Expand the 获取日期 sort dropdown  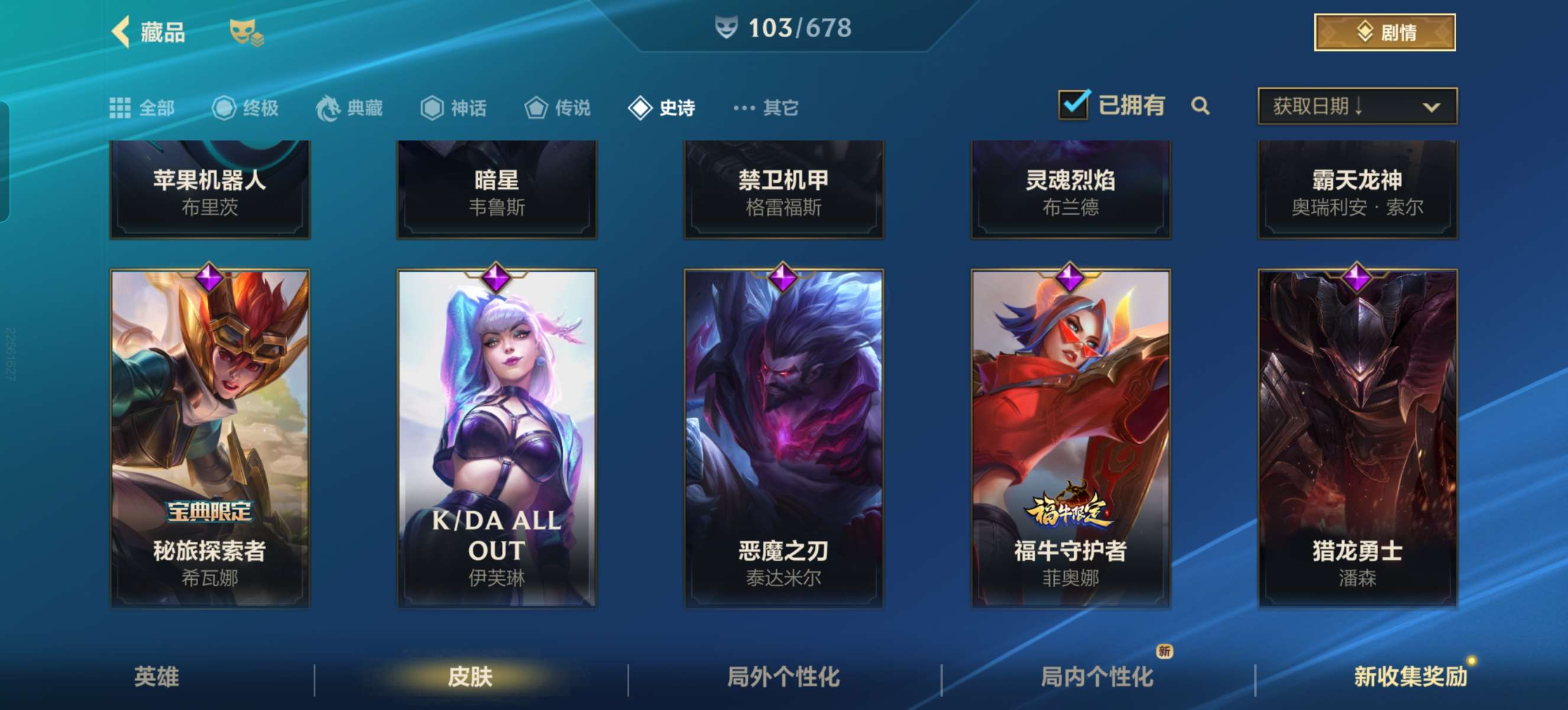click(x=1357, y=106)
